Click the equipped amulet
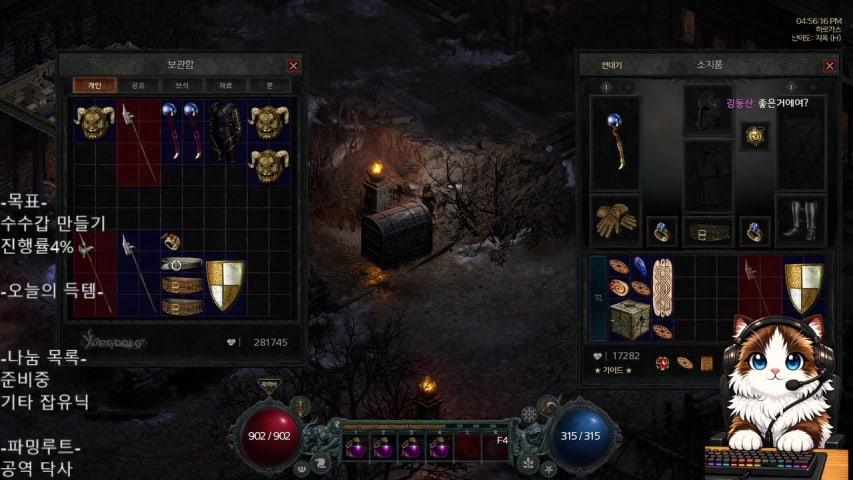The width and height of the screenshot is (853, 480). [754, 136]
